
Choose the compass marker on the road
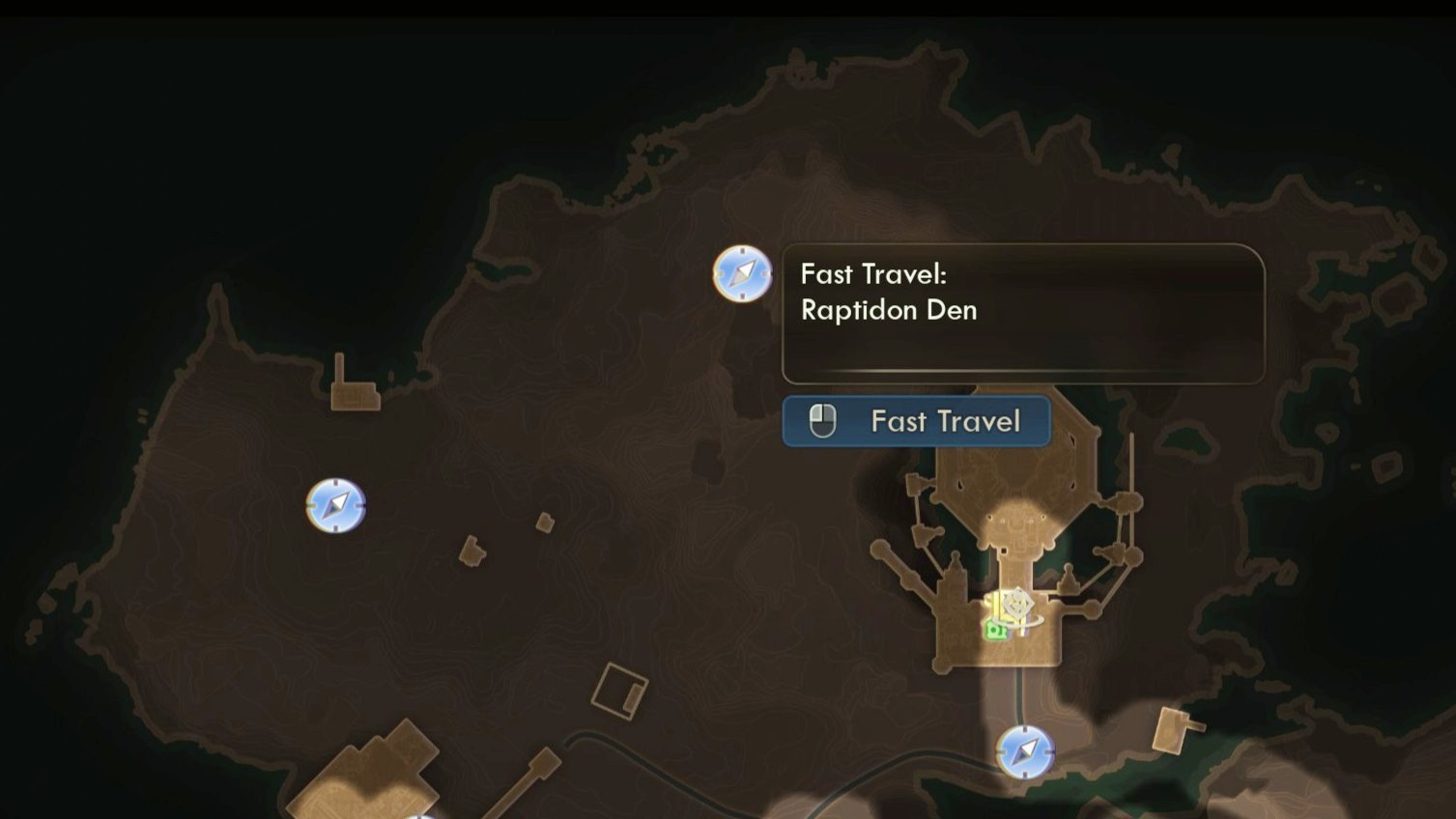(1024, 751)
